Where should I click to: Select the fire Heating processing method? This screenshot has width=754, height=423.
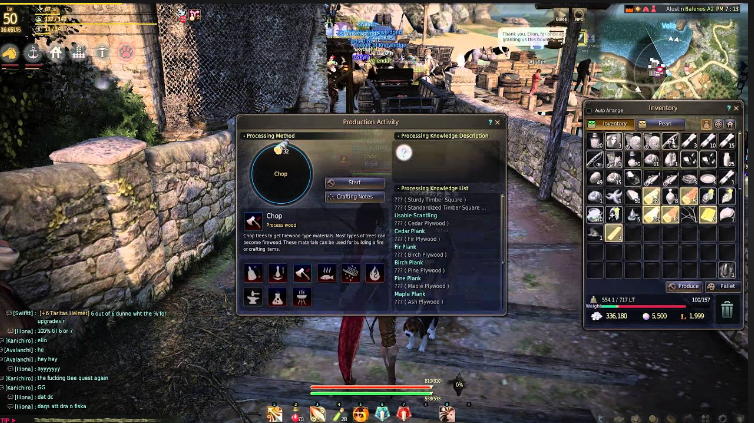[x=375, y=272]
